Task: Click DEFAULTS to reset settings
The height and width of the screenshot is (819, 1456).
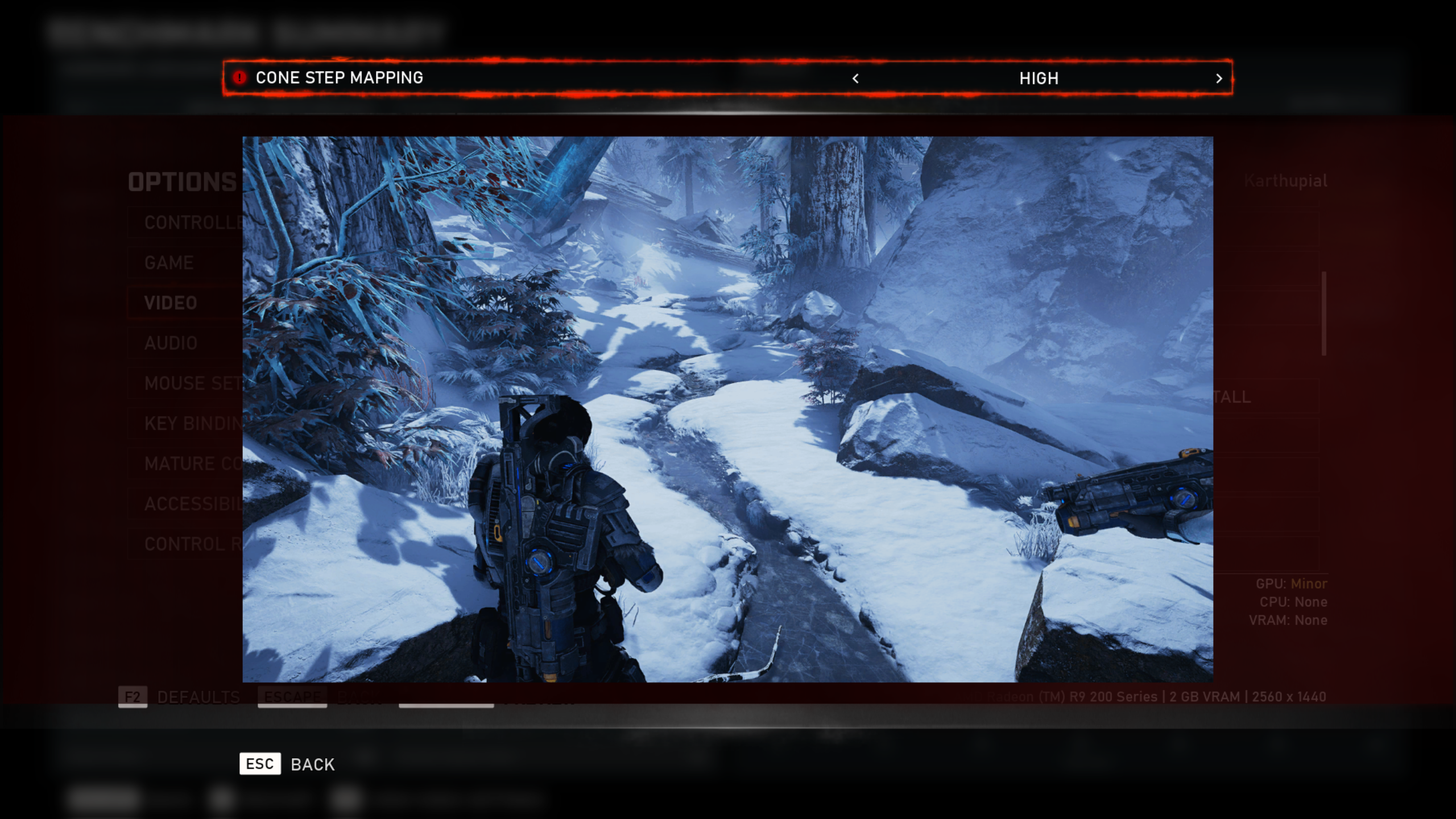Action: click(x=198, y=696)
